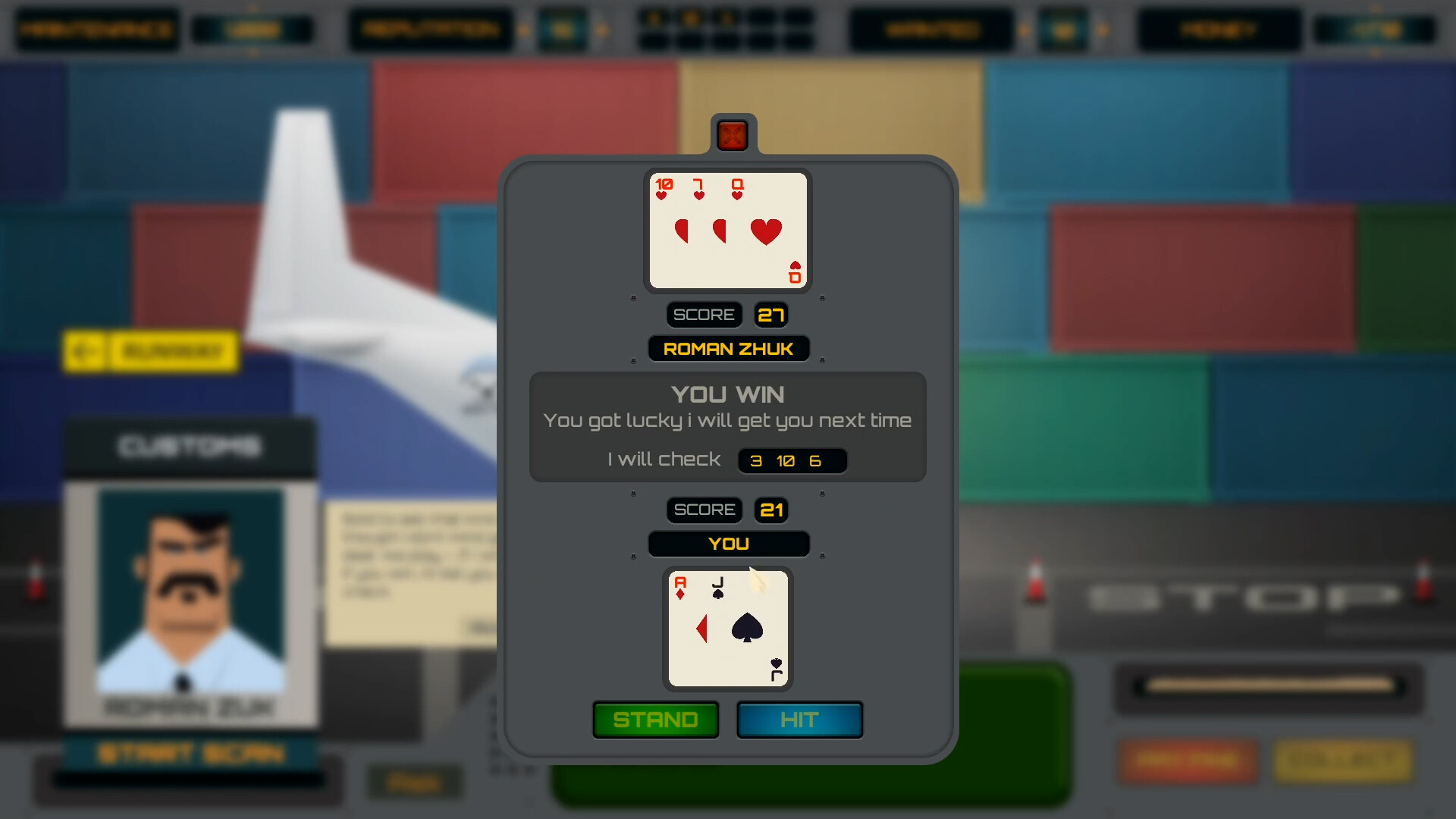
Task: Click the '3 10 6' check numbers field
Action: (792, 460)
